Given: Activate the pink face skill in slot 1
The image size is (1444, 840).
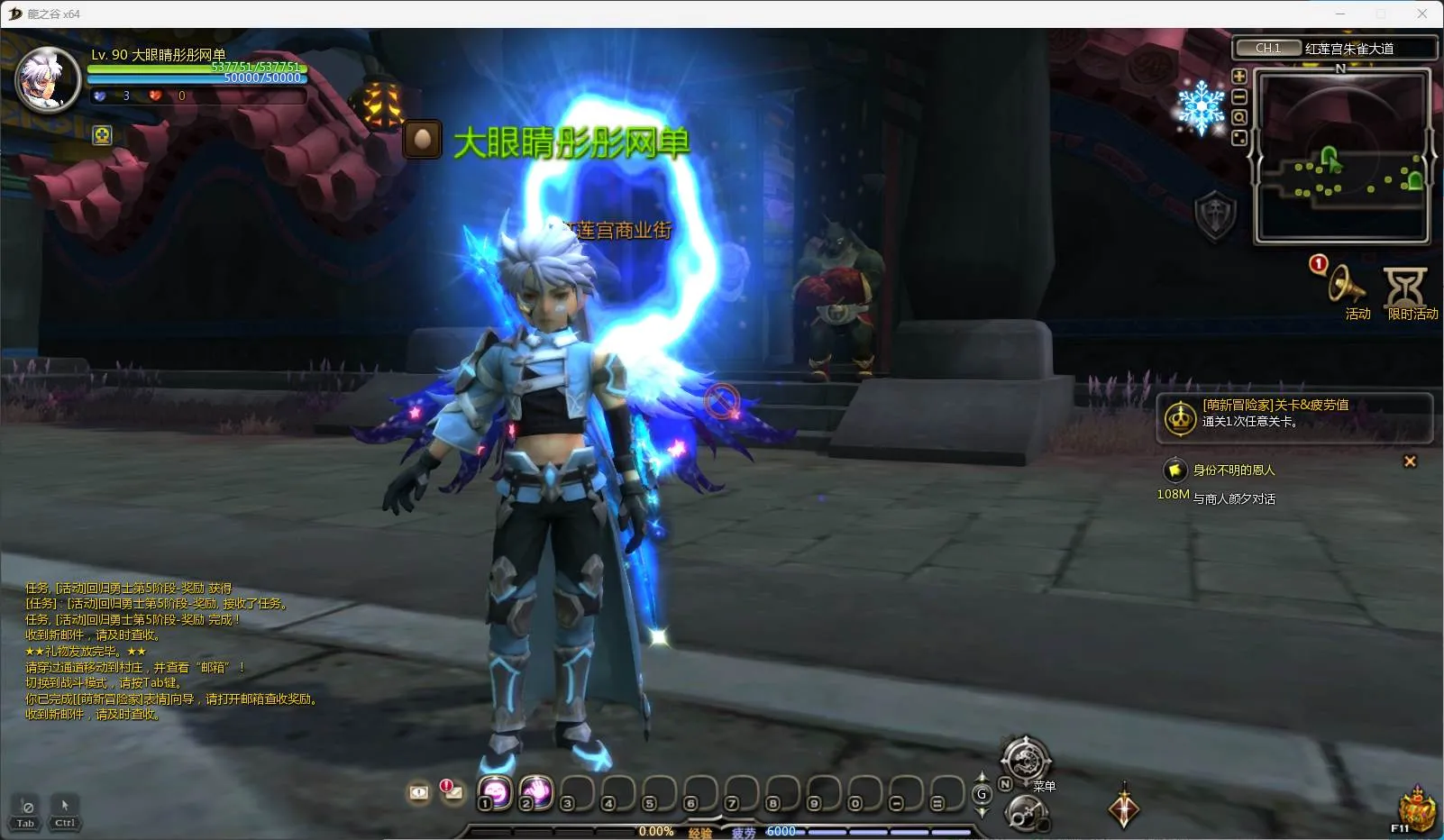Looking at the screenshot, I should (495, 792).
